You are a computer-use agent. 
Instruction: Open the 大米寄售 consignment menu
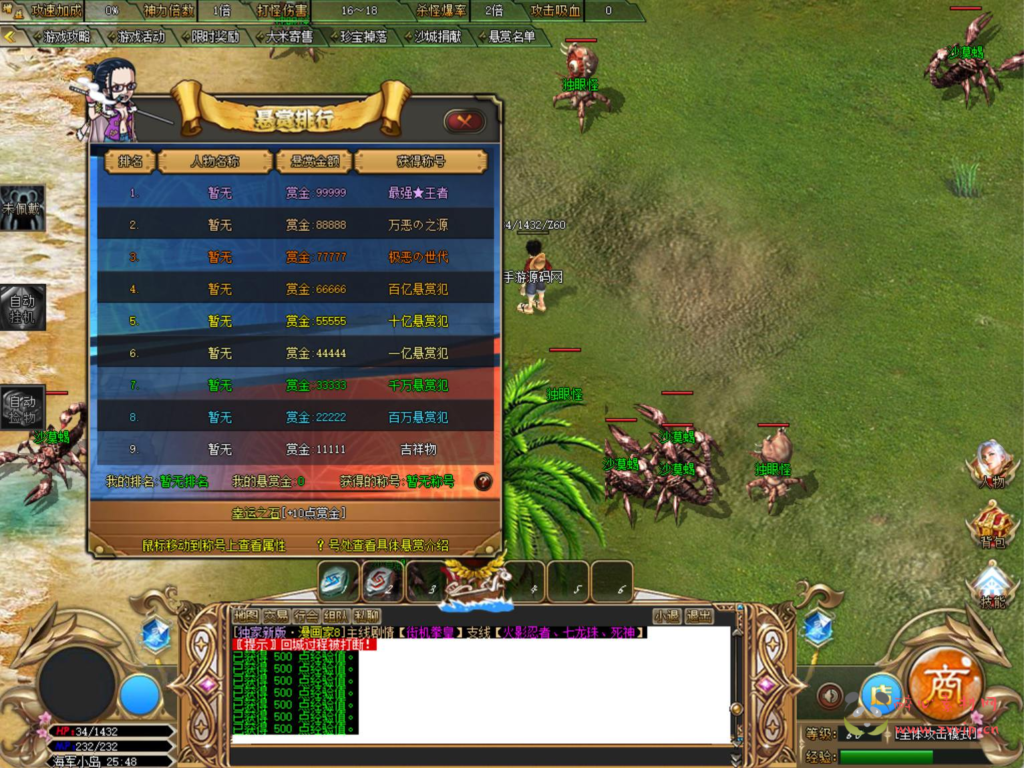point(289,36)
